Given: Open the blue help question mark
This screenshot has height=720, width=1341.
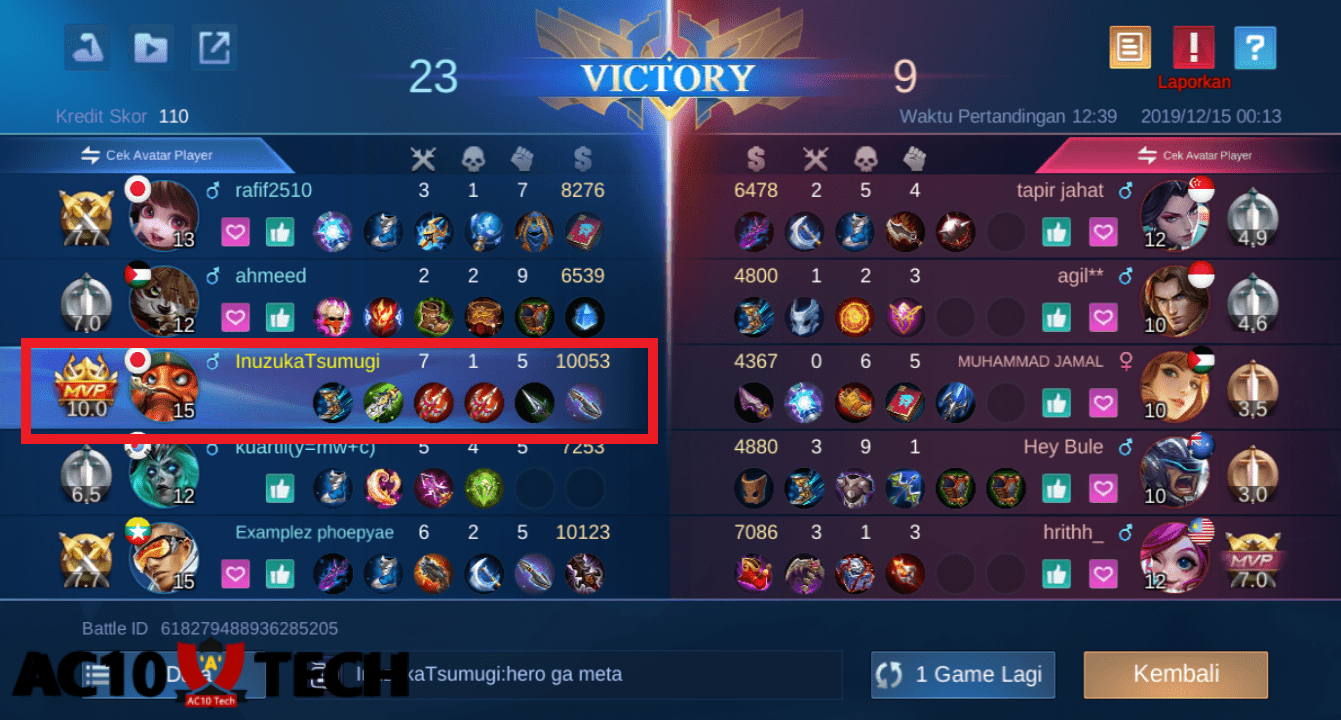Looking at the screenshot, I should click(1256, 47).
